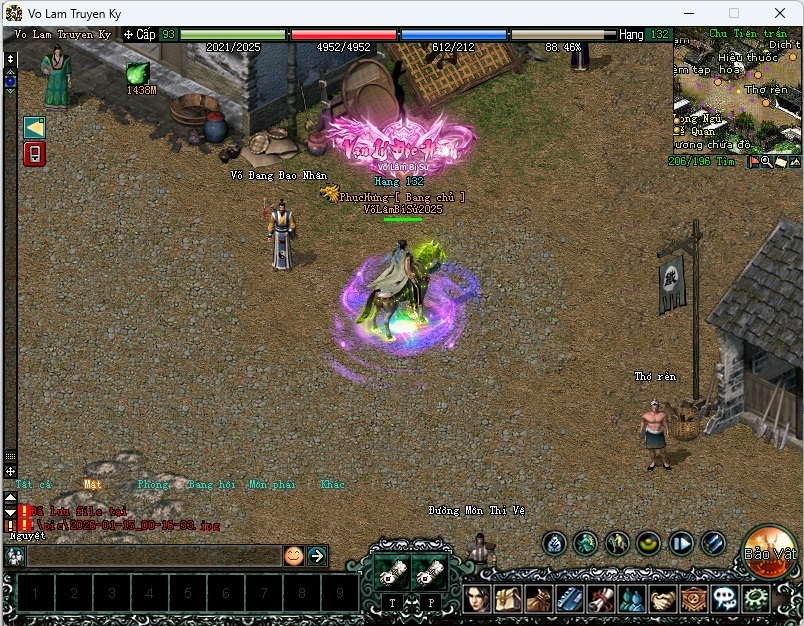Click the minimap magnifier search icon
The width and height of the screenshot is (804, 626).
tap(766, 161)
